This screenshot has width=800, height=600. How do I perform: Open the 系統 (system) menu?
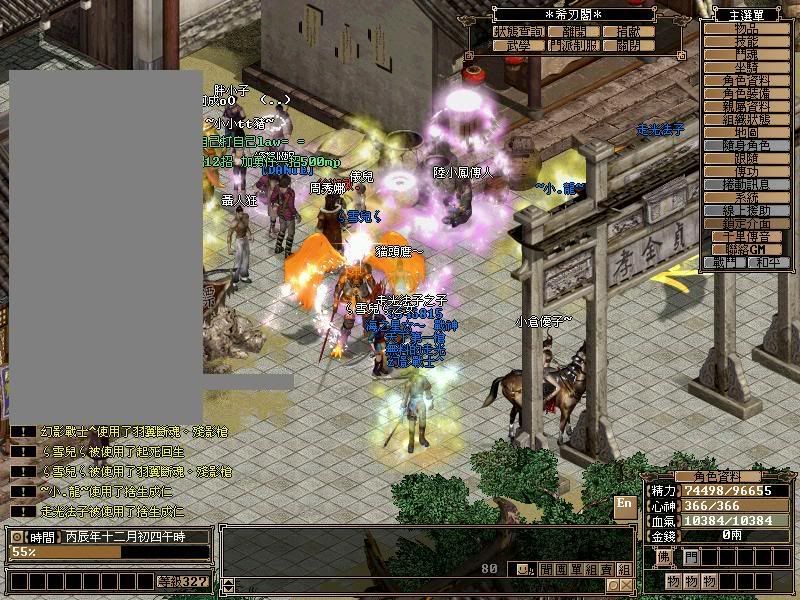746,197
